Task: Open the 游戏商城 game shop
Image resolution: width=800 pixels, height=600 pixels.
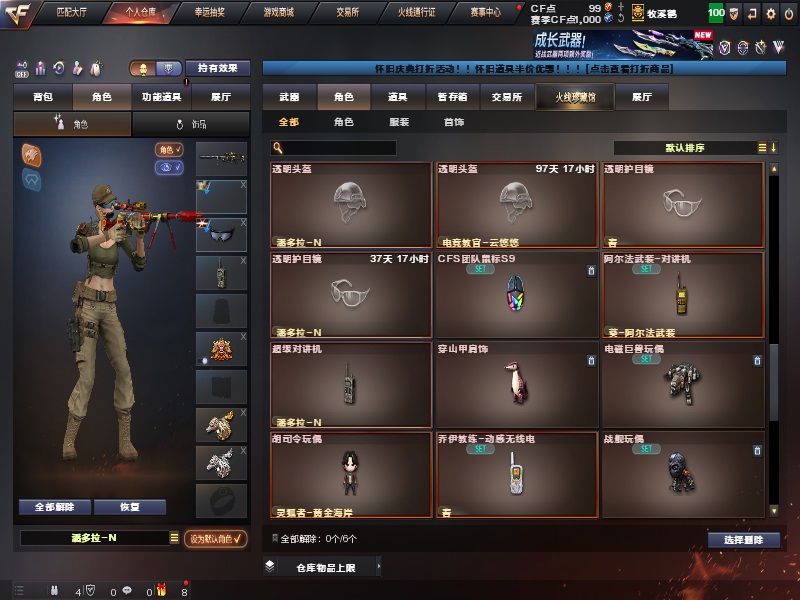Action: tap(279, 13)
